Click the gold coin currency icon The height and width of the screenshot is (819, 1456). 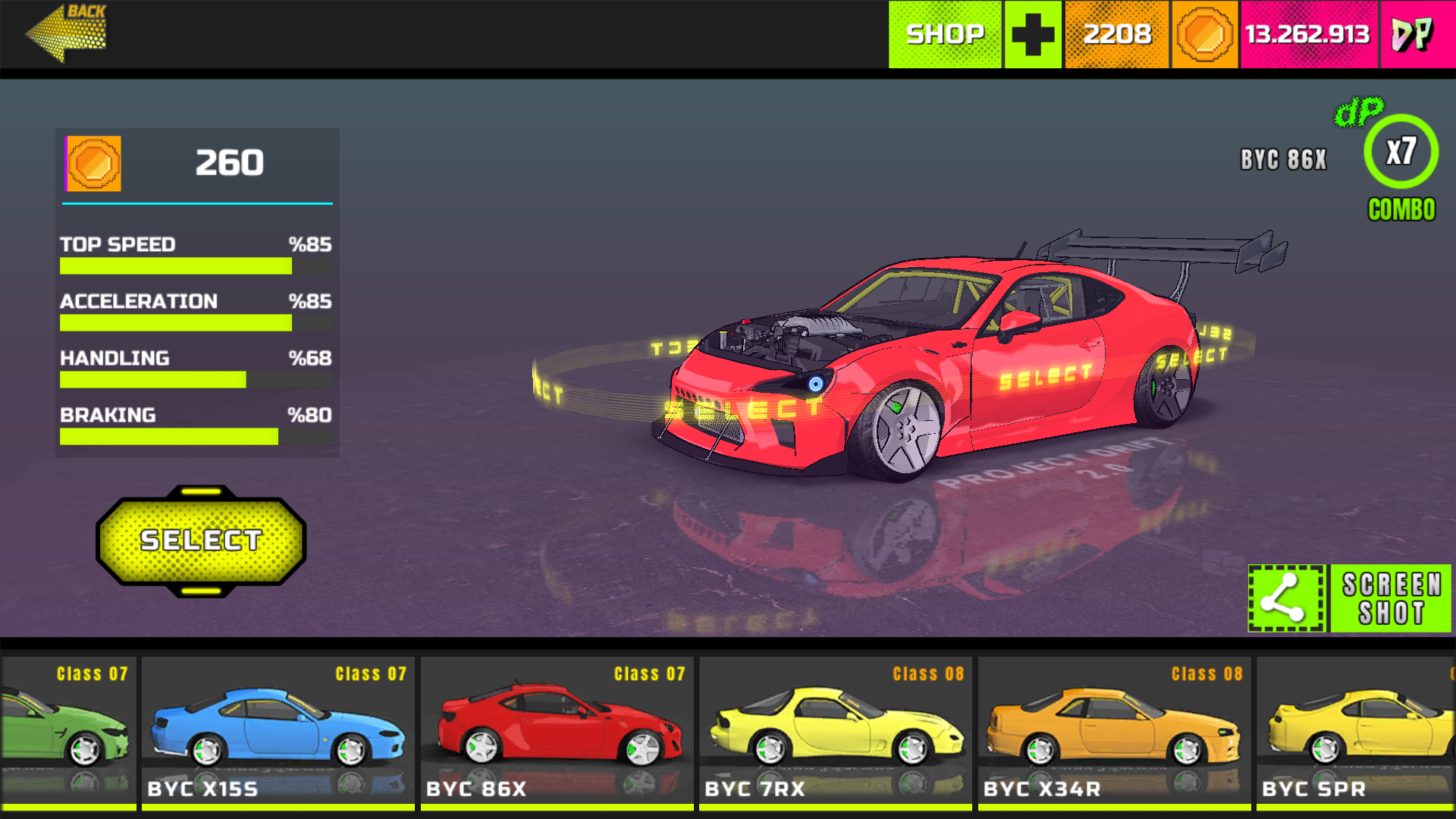pos(1204,34)
